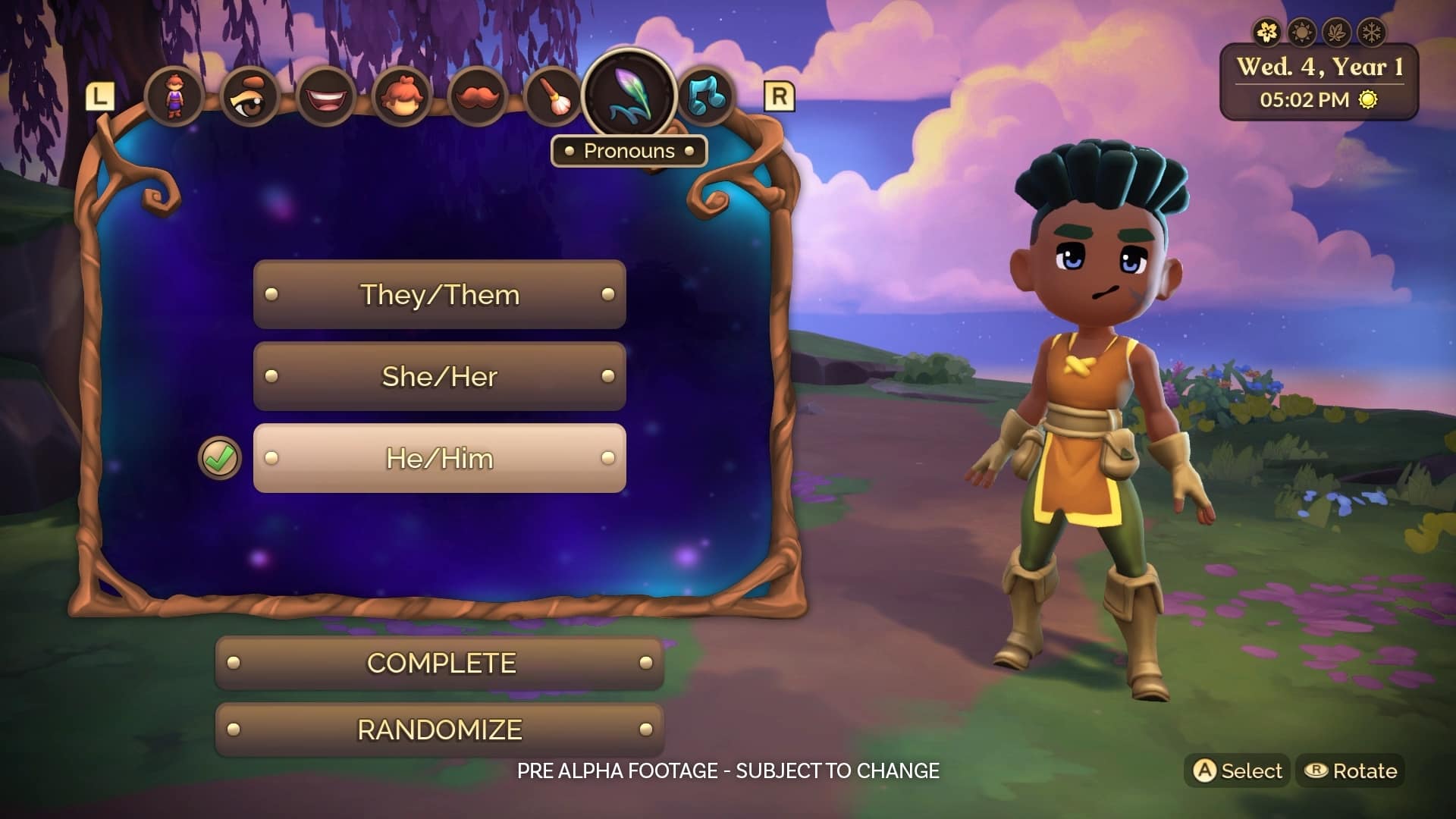
Task: Click the COMPLETE button
Action: (440, 663)
